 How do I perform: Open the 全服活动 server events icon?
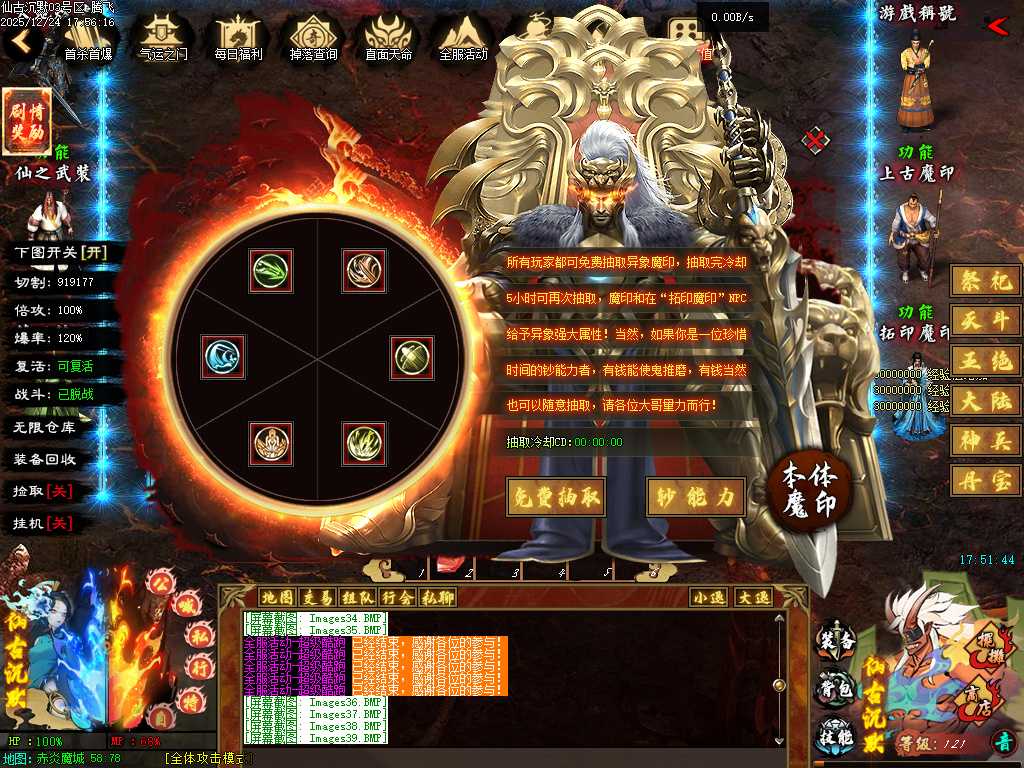tap(463, 38)
